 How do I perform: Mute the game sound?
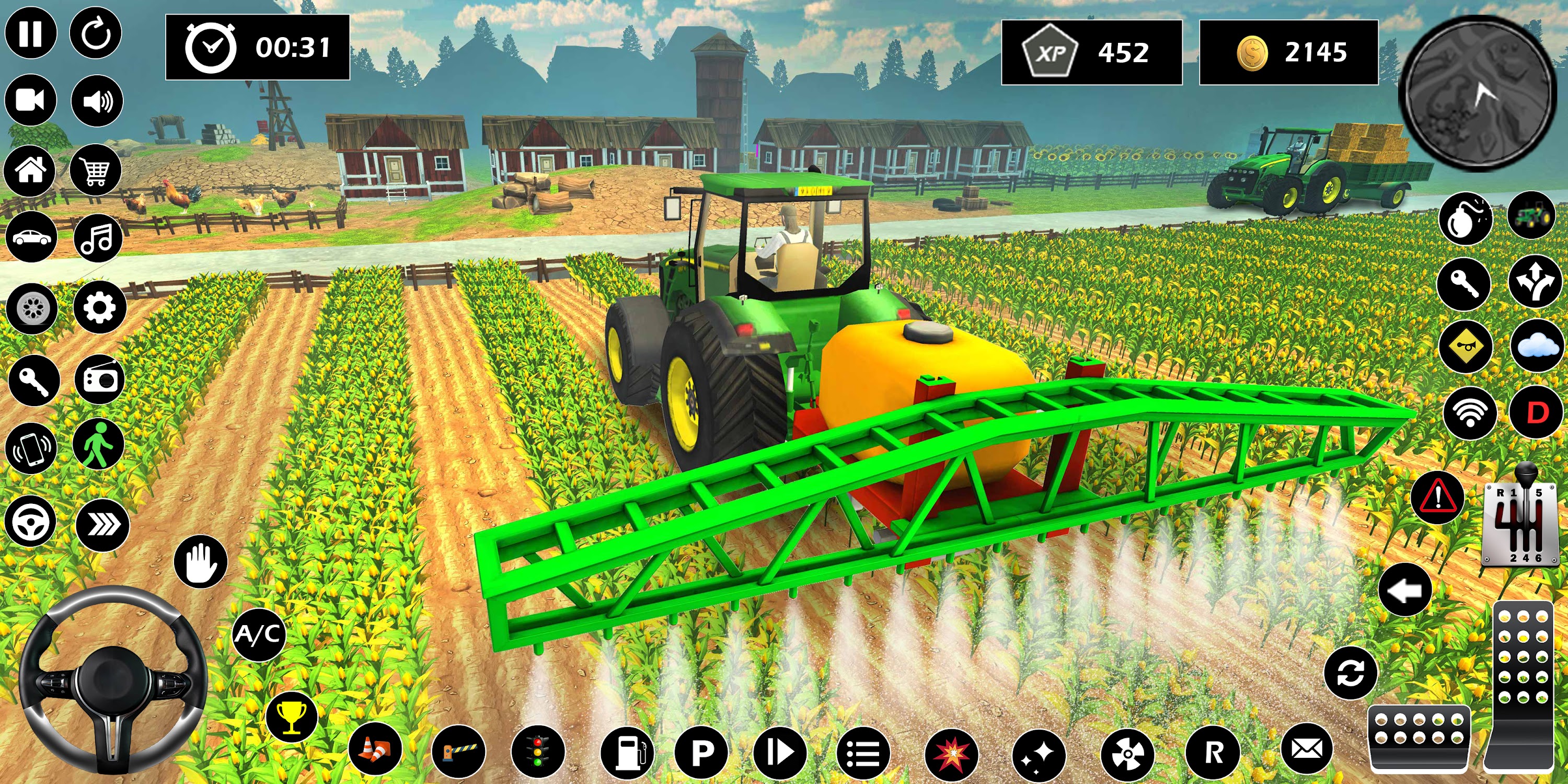click(x=97, y=100)
